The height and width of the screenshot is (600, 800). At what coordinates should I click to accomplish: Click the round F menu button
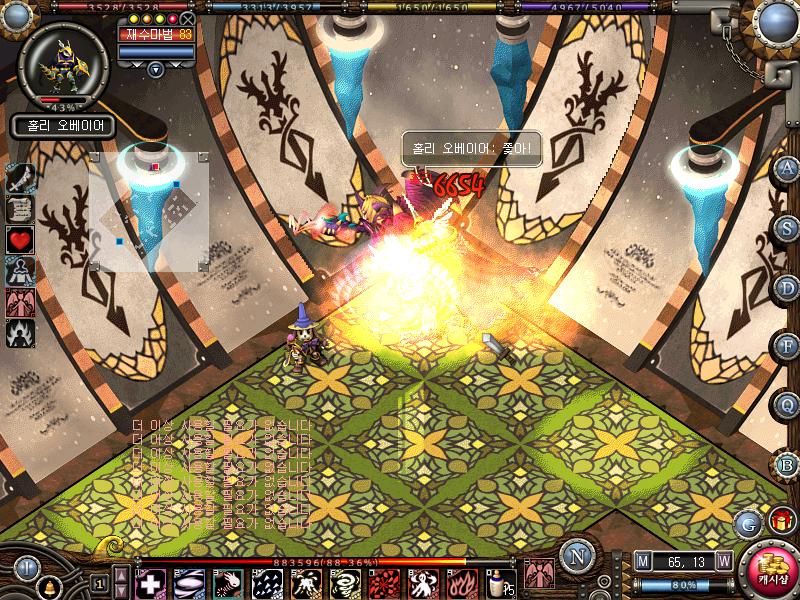pos(788,346)
